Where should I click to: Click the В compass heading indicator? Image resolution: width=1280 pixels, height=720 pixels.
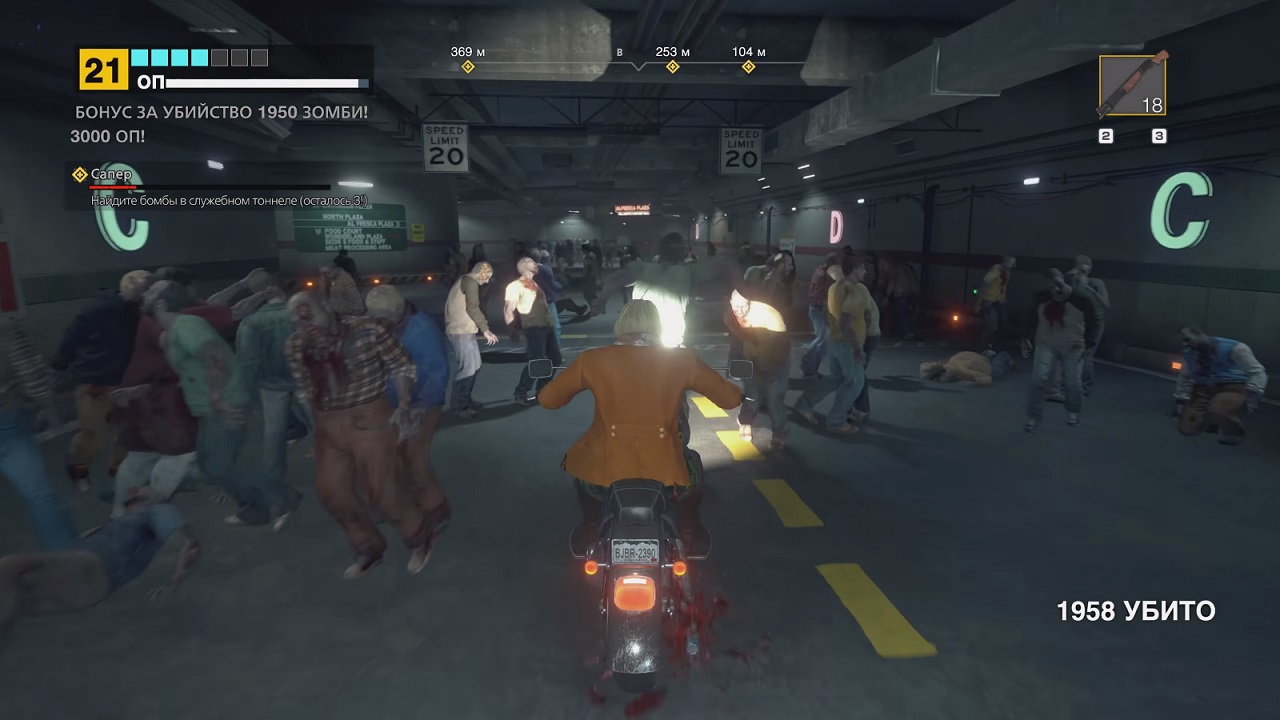(620, 50)
